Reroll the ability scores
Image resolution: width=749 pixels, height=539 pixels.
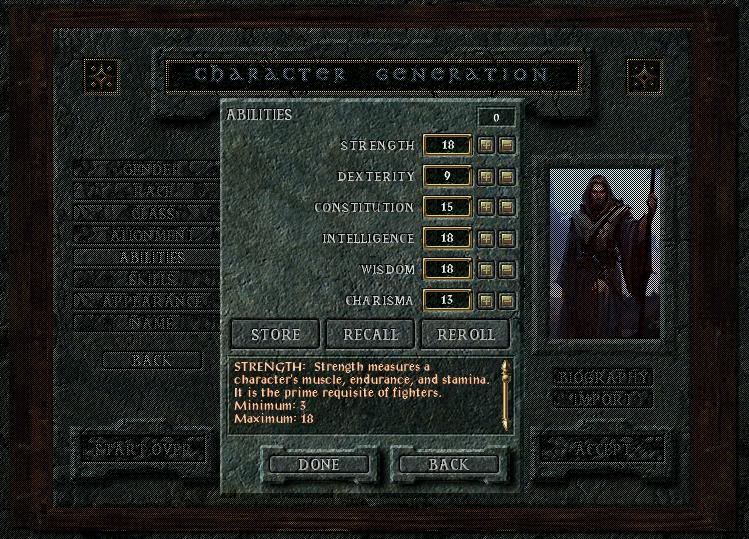pos(465,334)
